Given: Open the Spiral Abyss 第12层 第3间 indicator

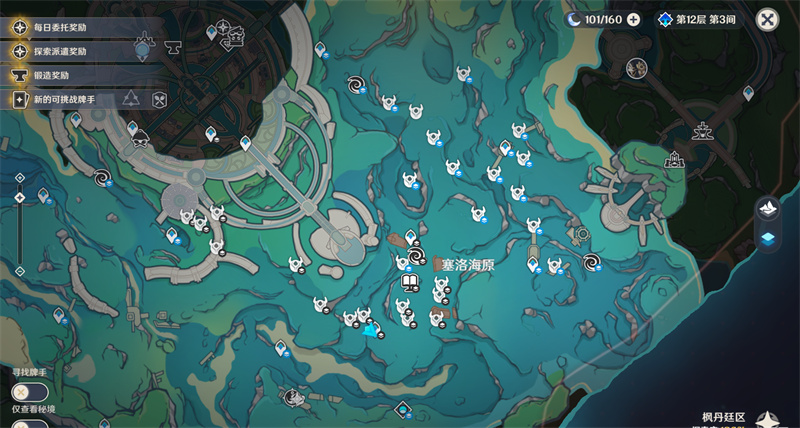Looking at the screenshot, I should tap(700, 19).
